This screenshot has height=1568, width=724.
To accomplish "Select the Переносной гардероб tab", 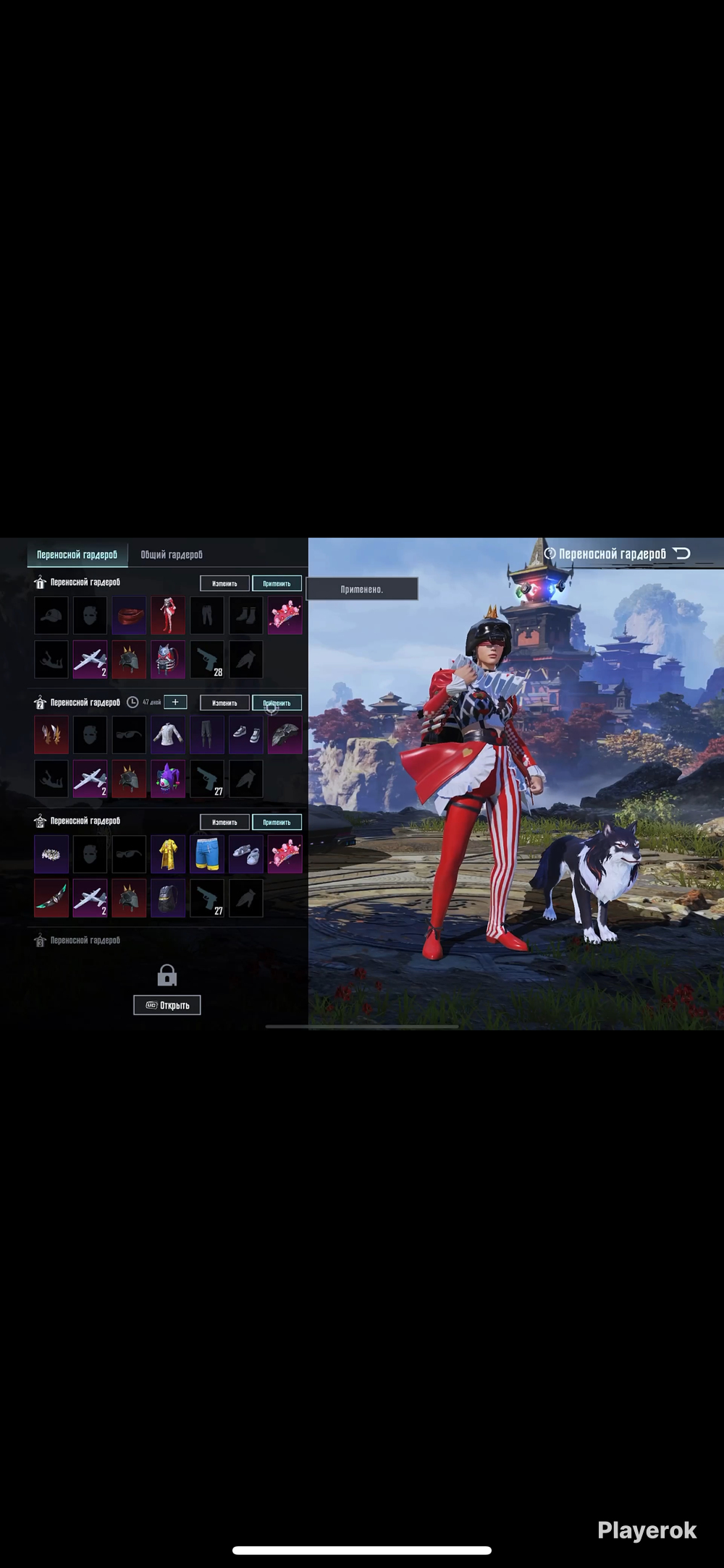I will pos(77,555).
